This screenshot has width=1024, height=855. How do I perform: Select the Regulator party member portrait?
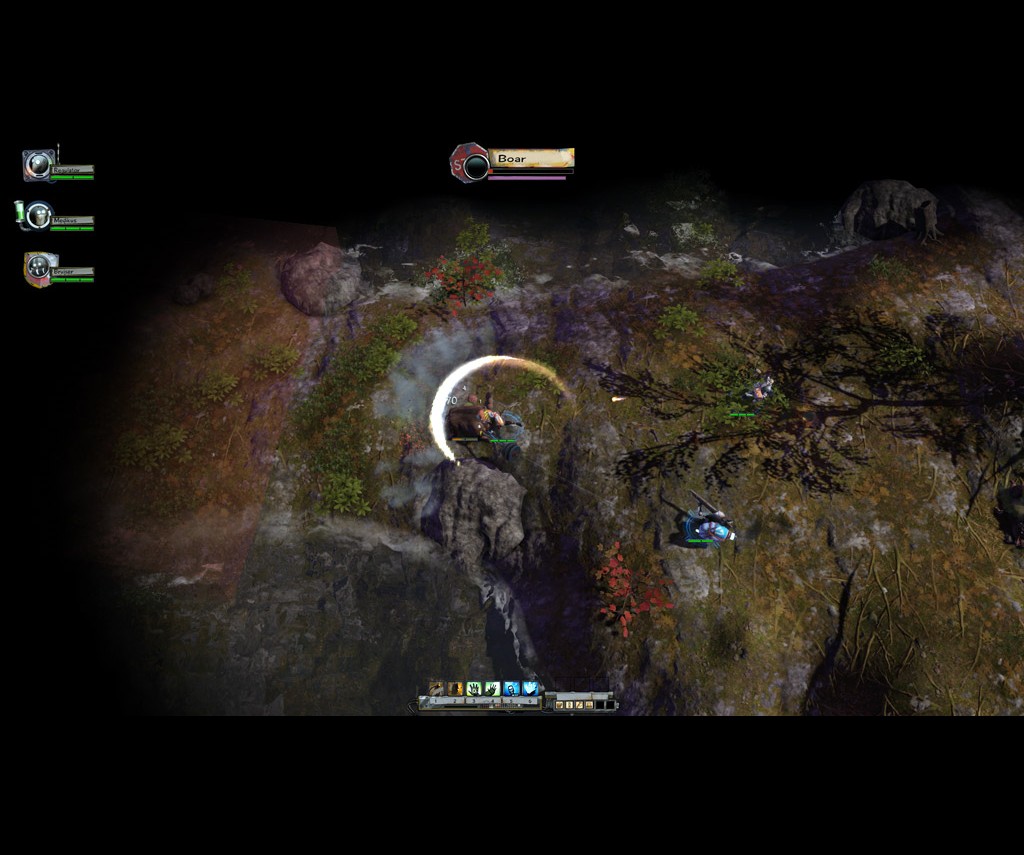[x=39, y=165]
